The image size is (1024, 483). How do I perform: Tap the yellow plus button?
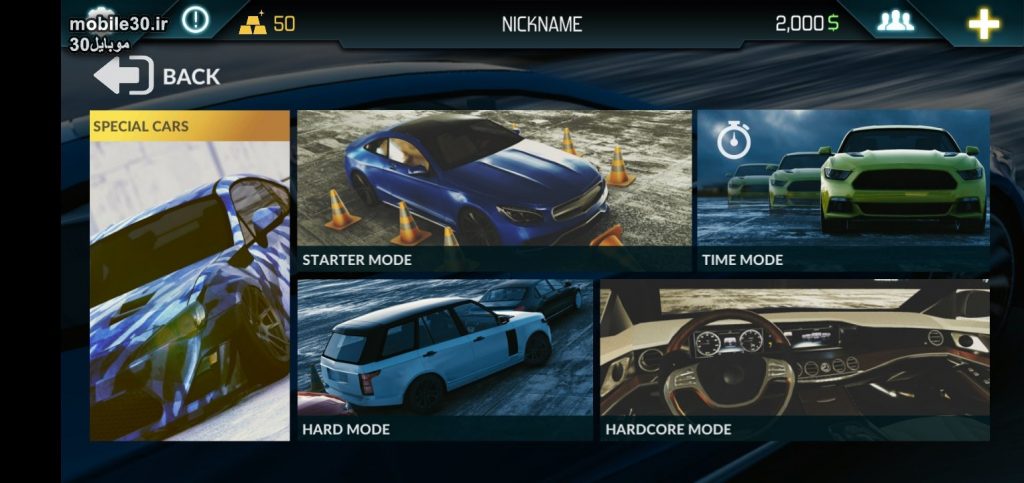984,24
